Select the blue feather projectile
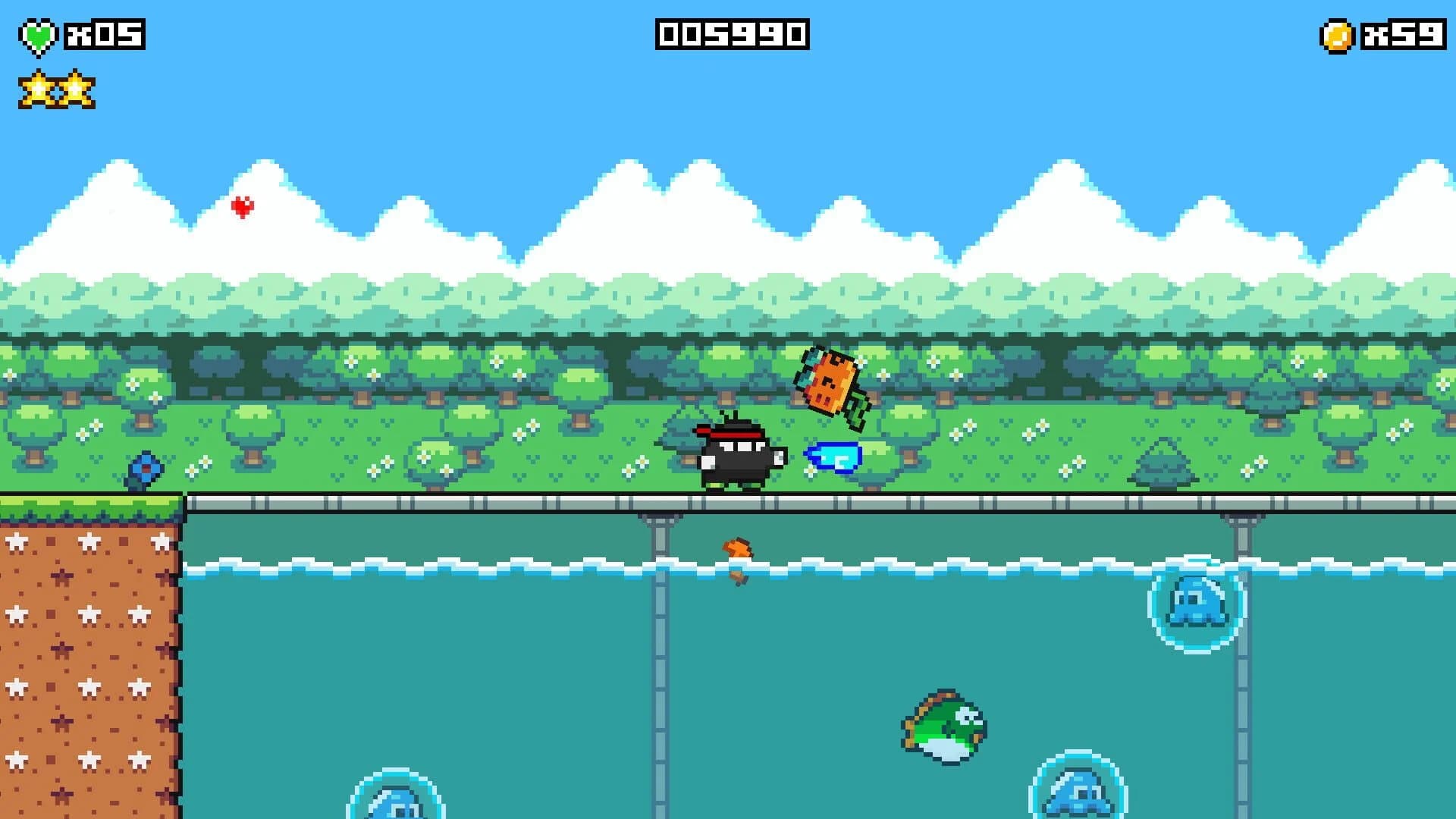 [x=834, y=457]
